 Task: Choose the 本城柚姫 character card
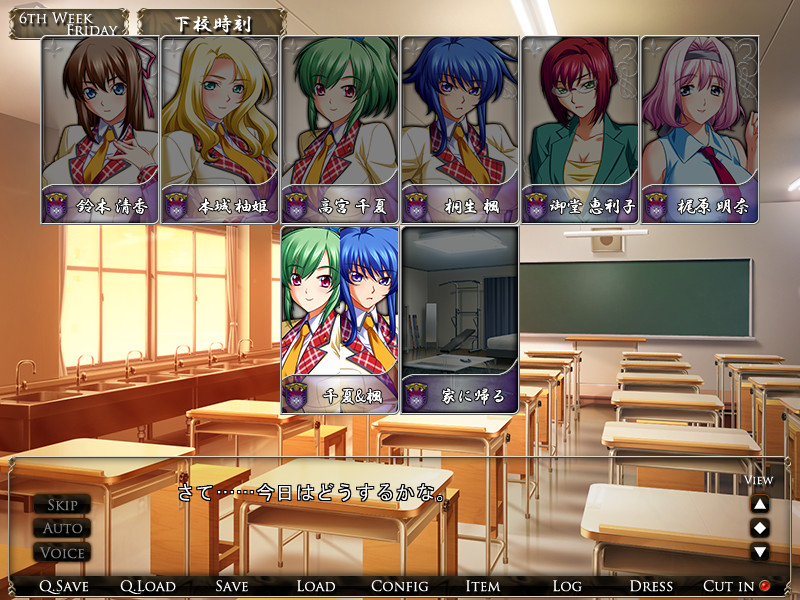[x=220, y=130]
